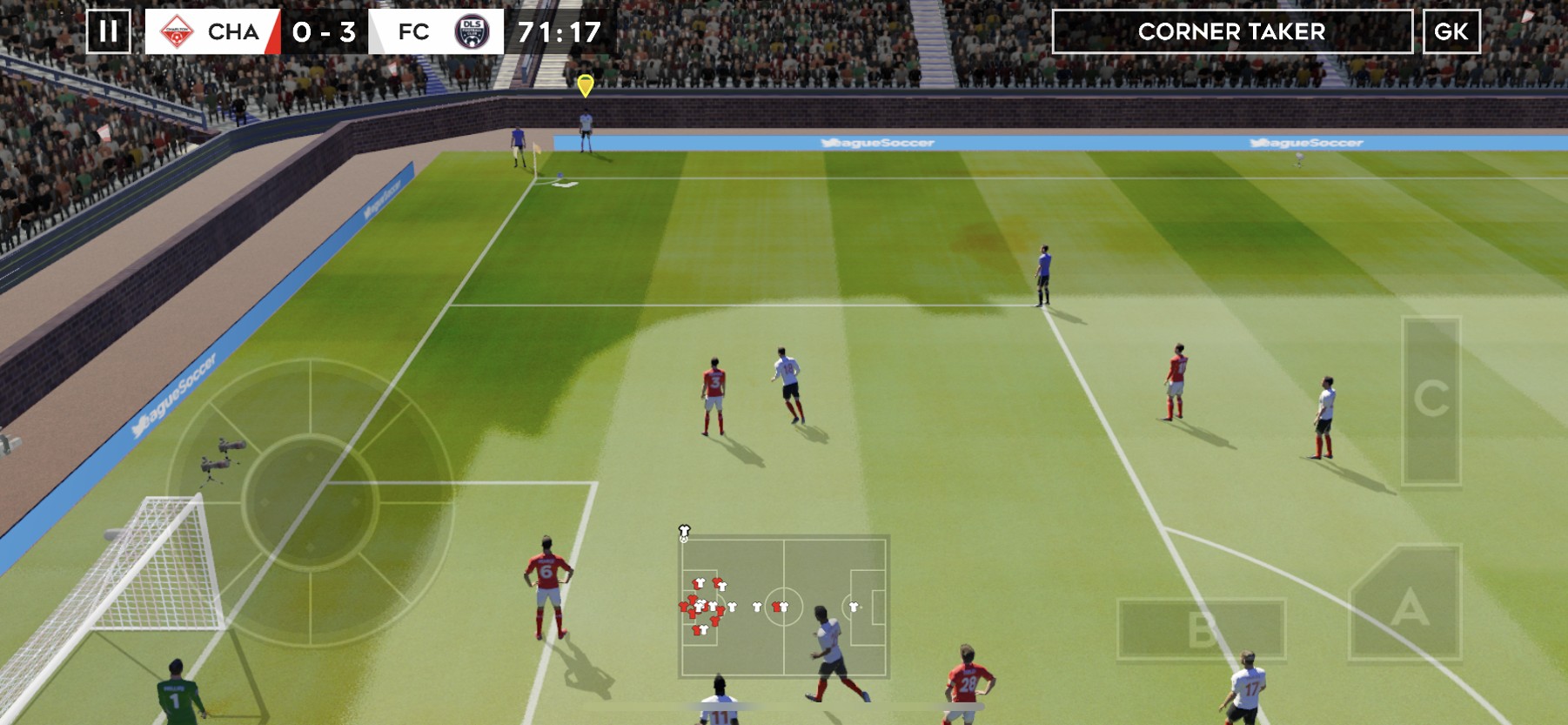This screenshot has width=1568, height=725.
Task: Pause the match
Action: [x=109, y=32]
